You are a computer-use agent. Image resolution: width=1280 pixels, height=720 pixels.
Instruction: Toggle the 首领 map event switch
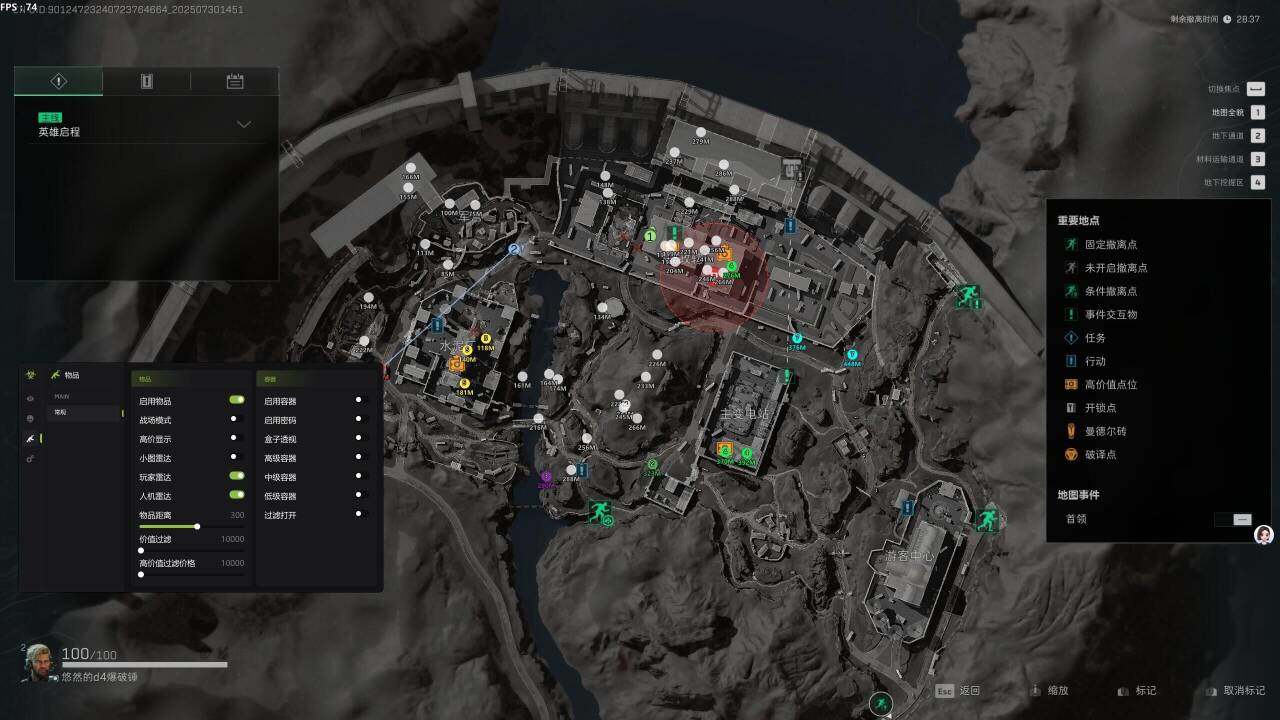click(1233, 519)
